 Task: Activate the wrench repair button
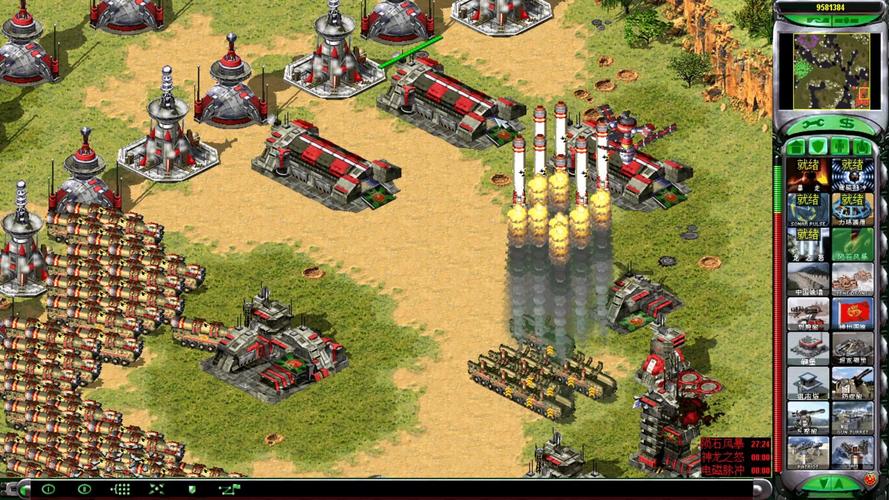coord(808,124)
